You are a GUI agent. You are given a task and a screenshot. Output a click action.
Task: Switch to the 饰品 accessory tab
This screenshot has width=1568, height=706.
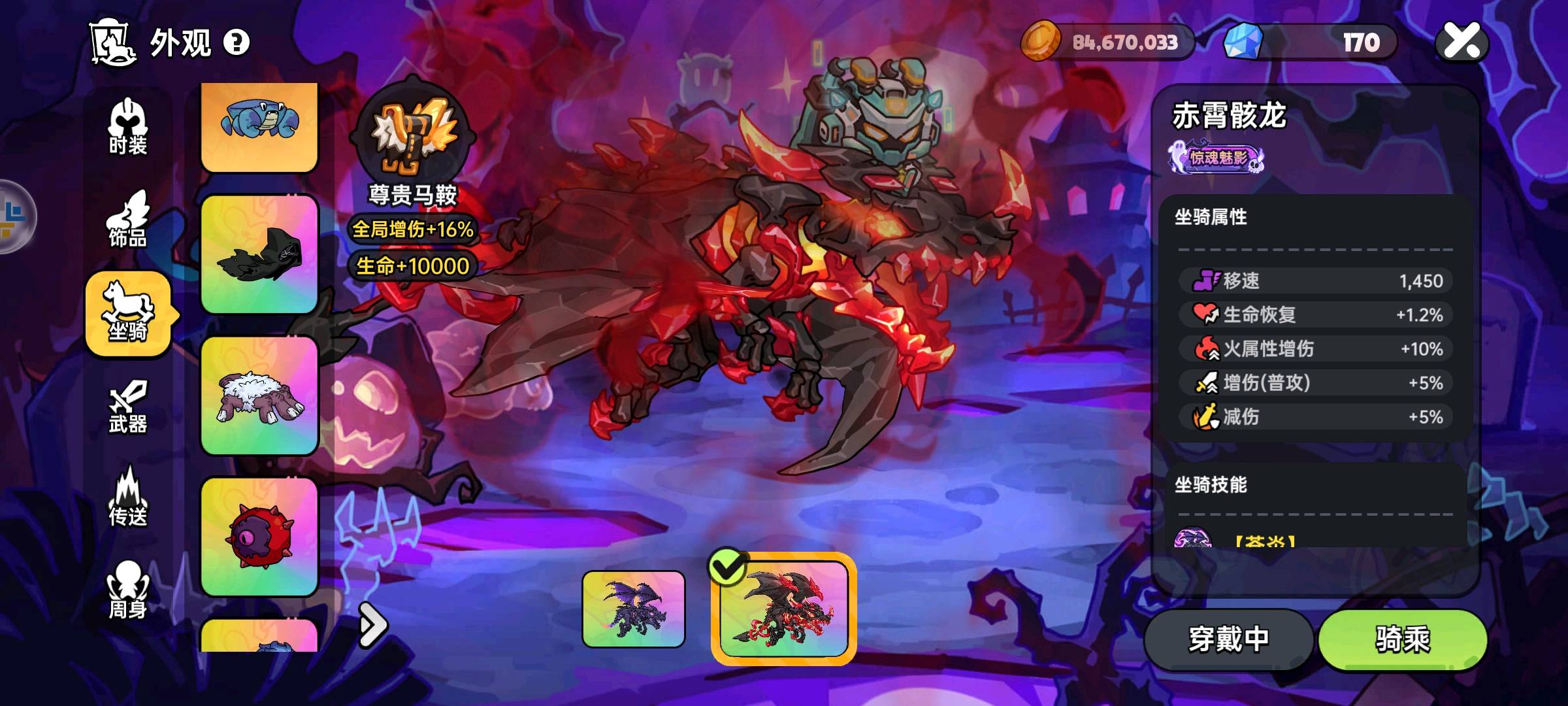128,220
